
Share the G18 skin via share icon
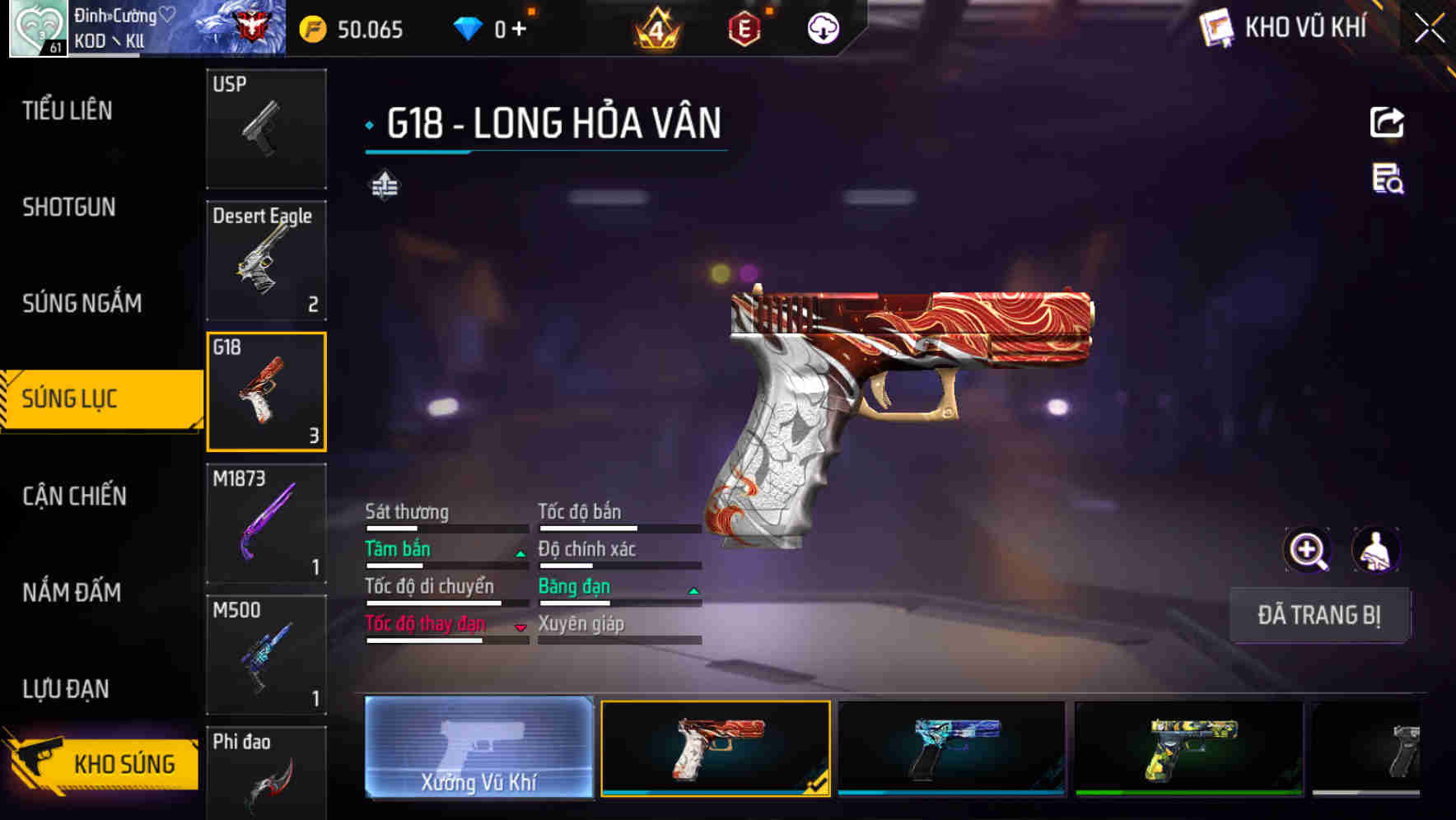click(1387, 123)
